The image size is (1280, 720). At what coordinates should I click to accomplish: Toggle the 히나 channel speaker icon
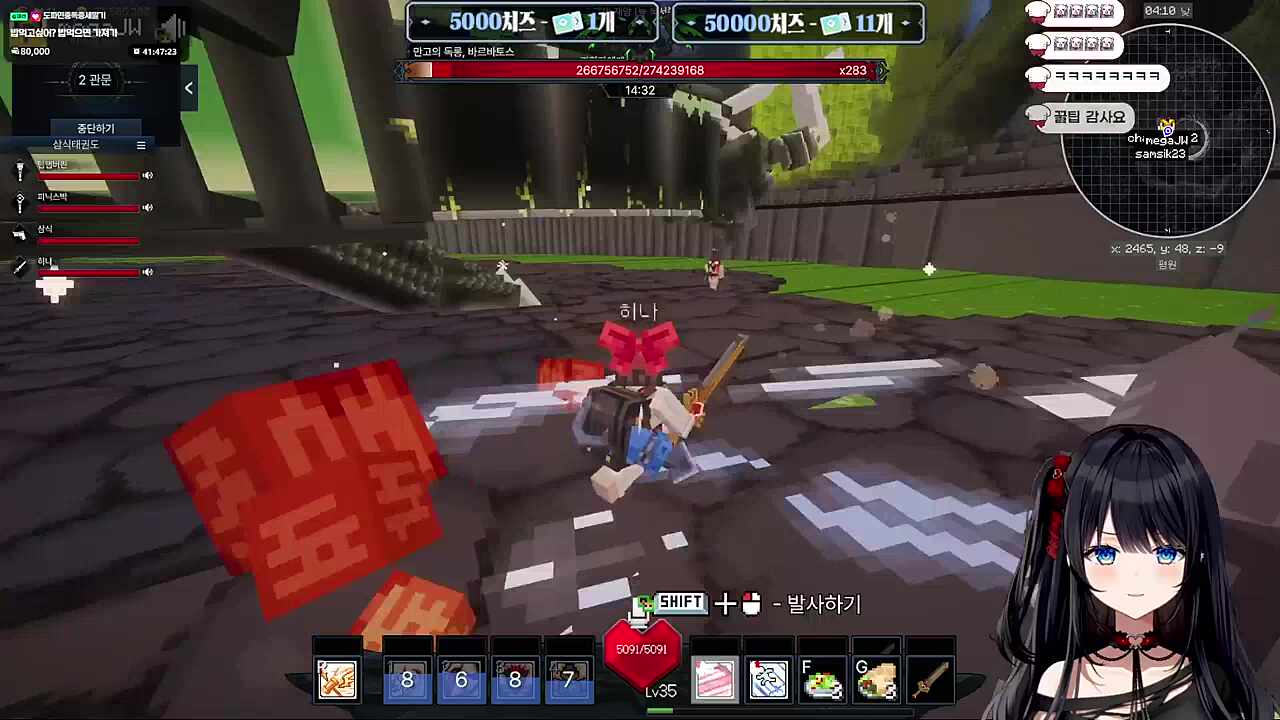click(147, 271)
